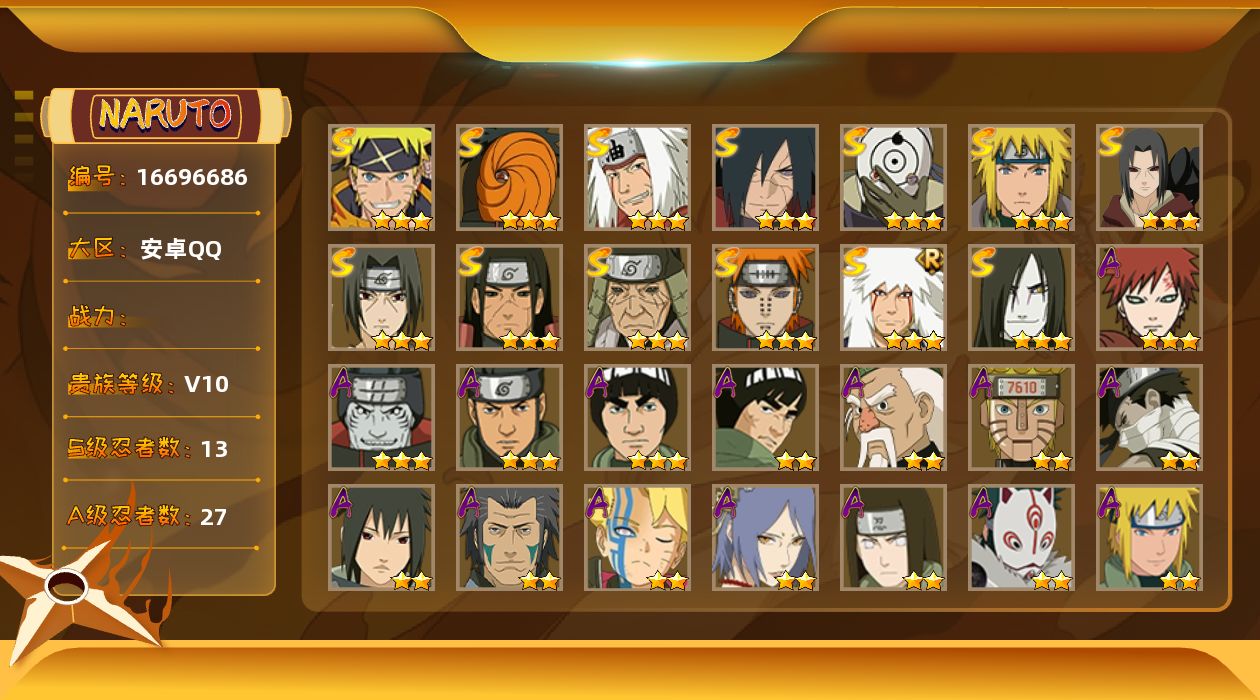Choose the blue-skinned Kisame portrait
Image resolution: width=1260 pixels, height=700 pixels.
tap(381, 417)
